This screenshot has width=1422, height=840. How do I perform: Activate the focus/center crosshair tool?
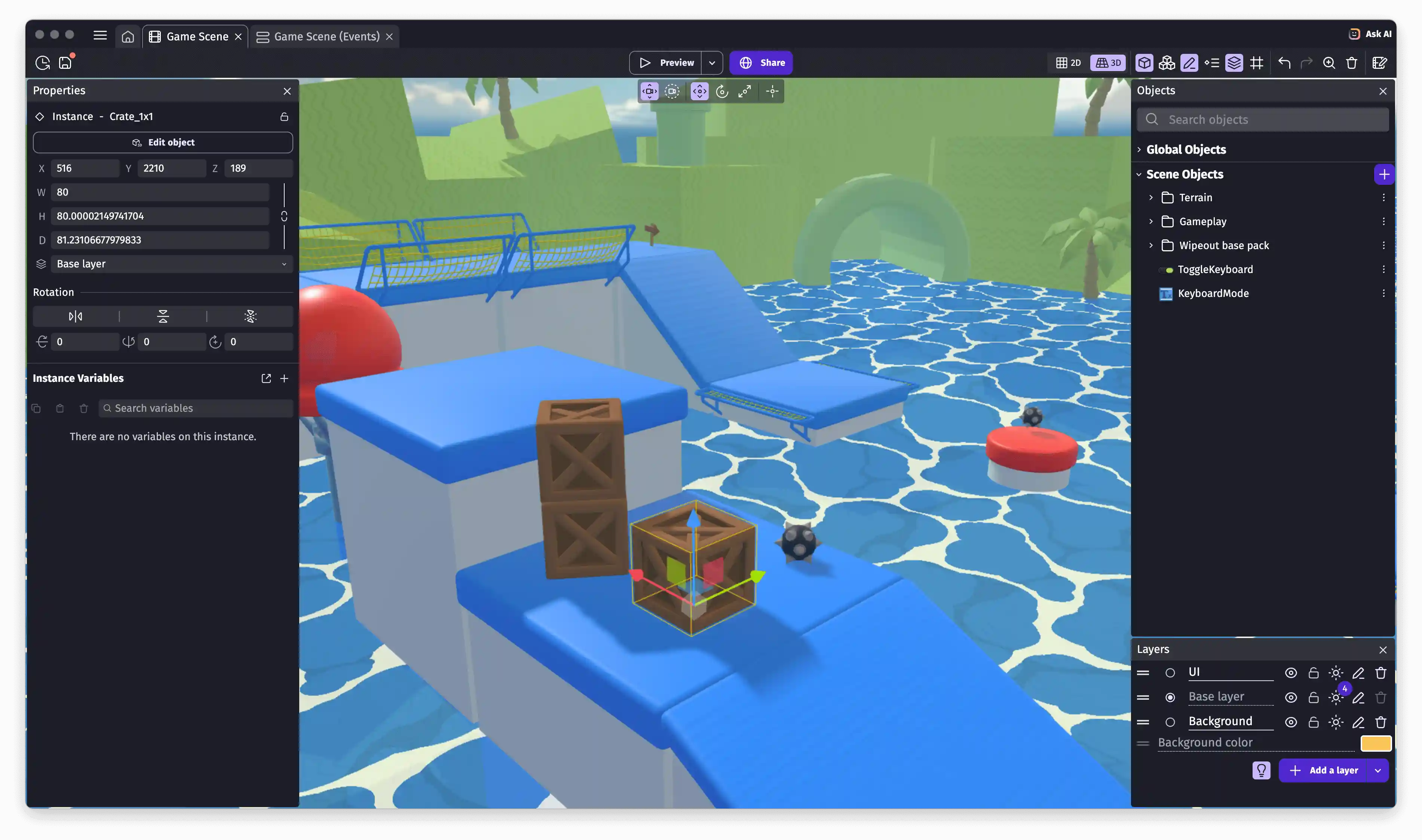pos(772,91)
